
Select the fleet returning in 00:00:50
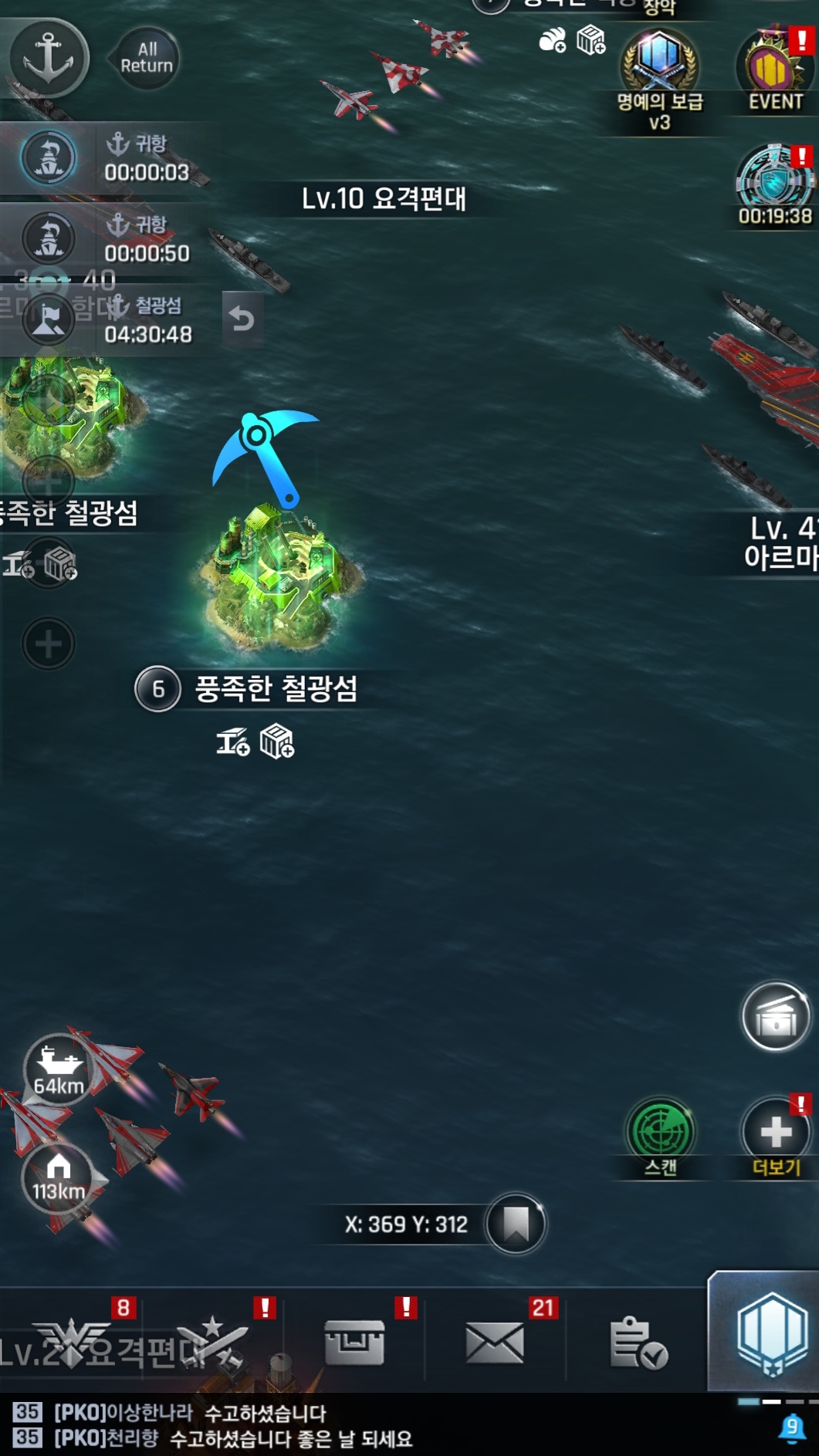[x=49, y=238]
